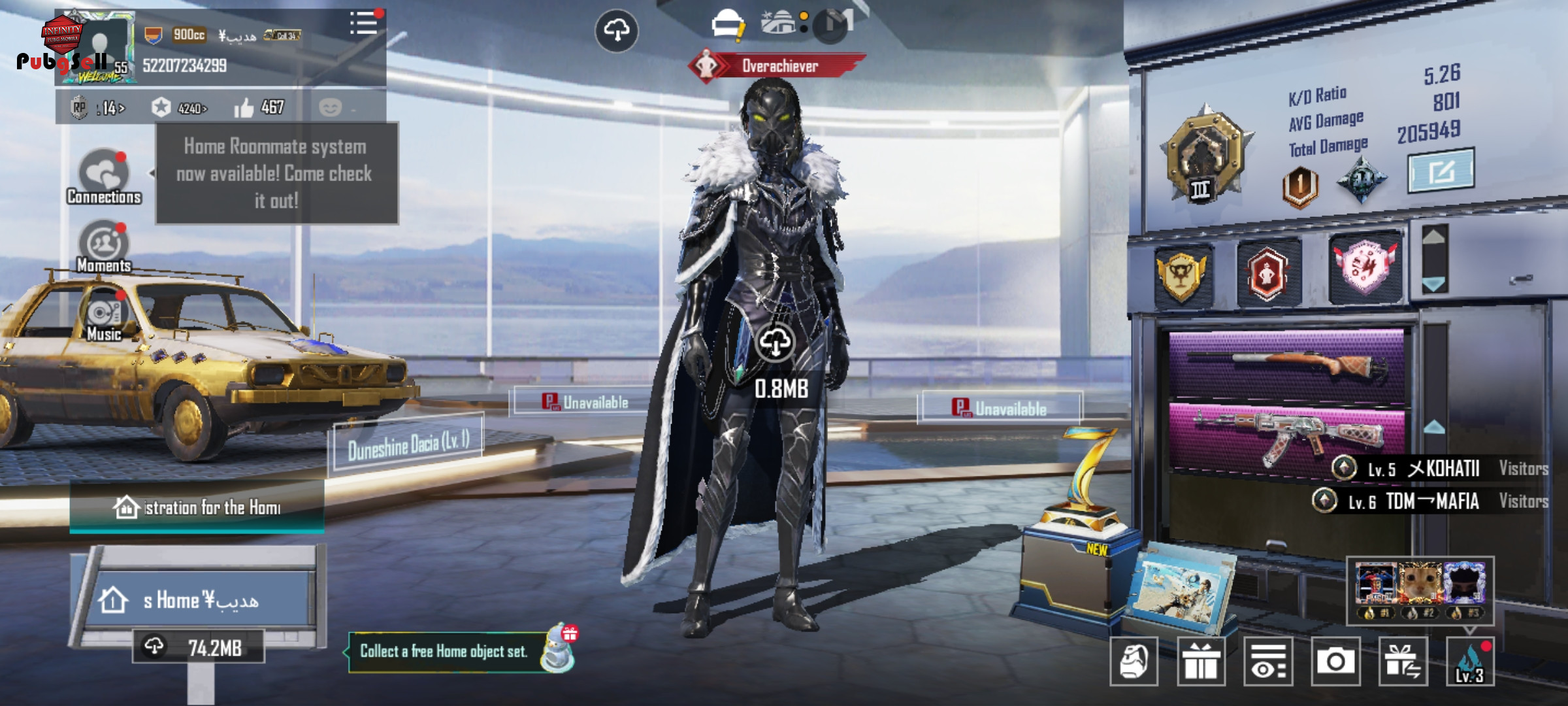This screenshot has height=706, width=1568.
Task: Open the player avatar profile
Action: point(98,47)
